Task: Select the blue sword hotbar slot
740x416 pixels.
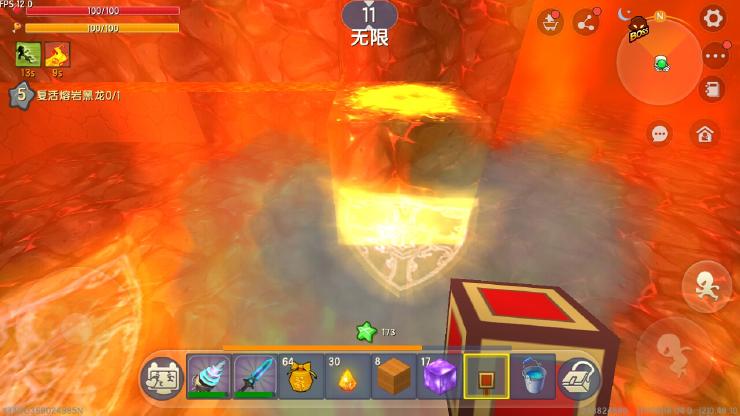Action: (x=255, y=378)
